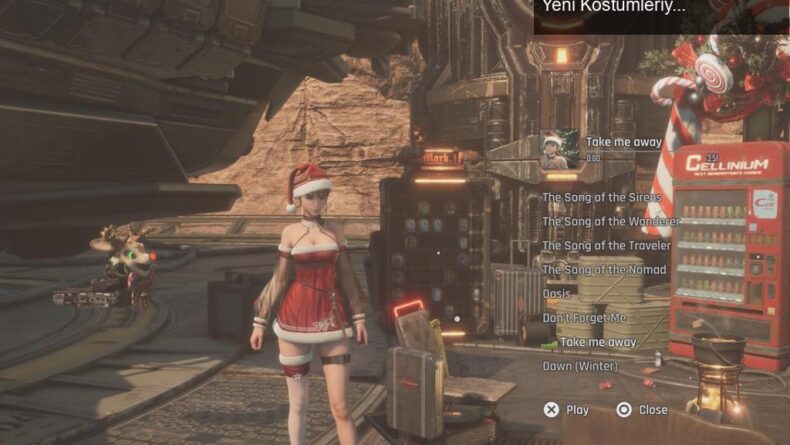Open the Yeni Kostümleriy... video title overlay
The image size is (790, 445).
click(x=614, y=7)
